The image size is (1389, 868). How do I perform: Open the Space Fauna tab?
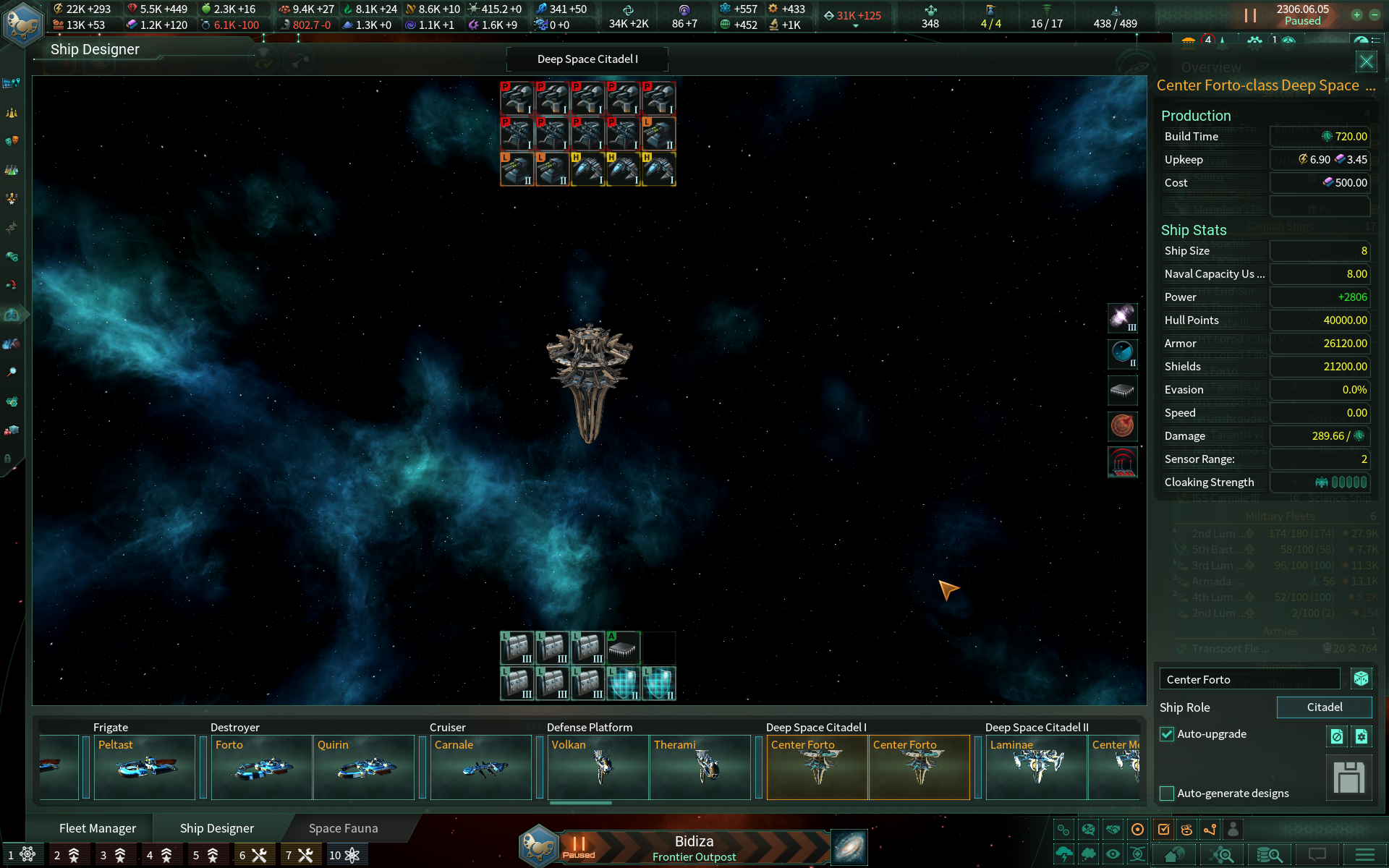point(342,827)
